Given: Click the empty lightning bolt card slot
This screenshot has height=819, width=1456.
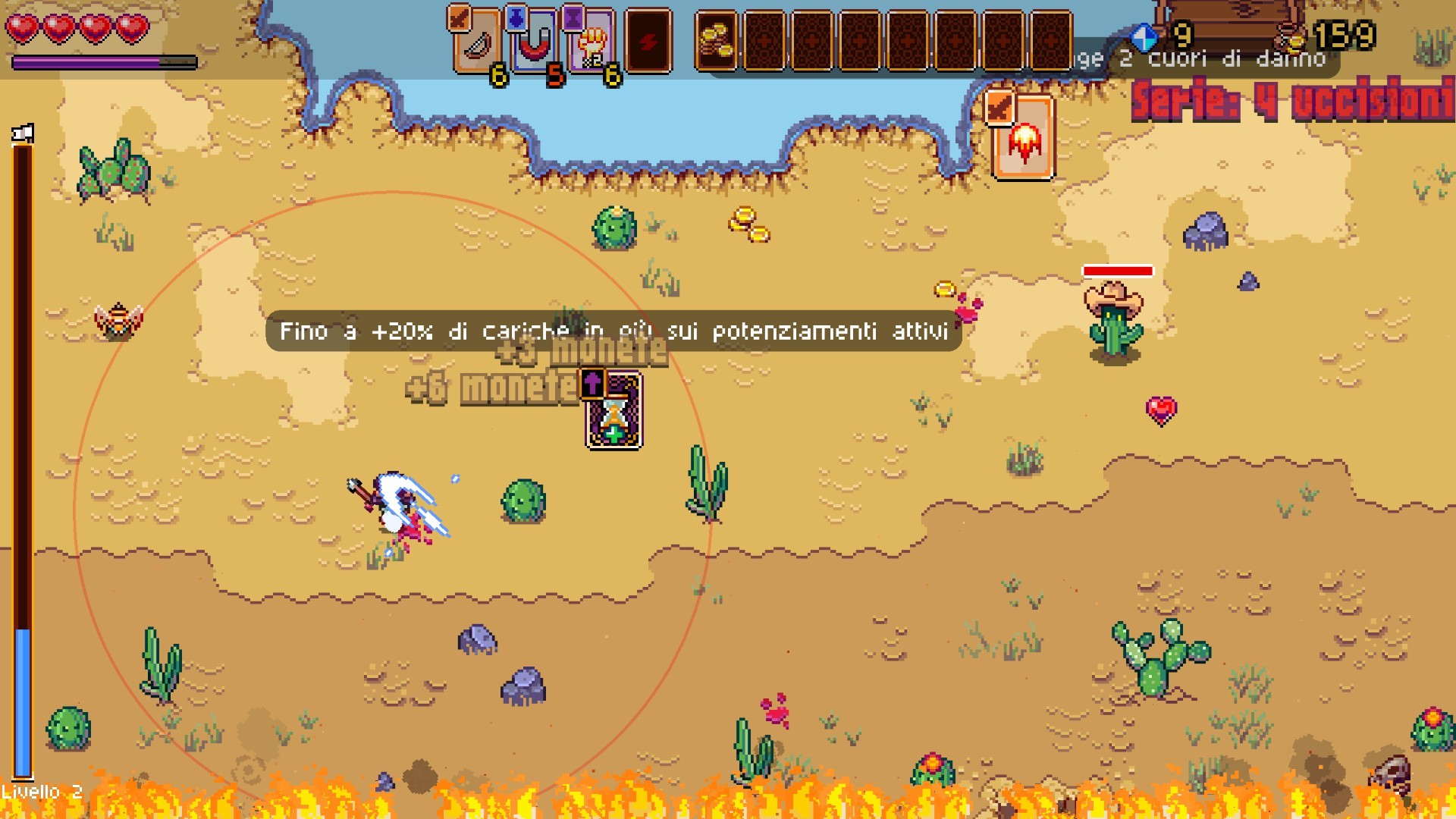Looking at the screenshot, I should [648, 42].
